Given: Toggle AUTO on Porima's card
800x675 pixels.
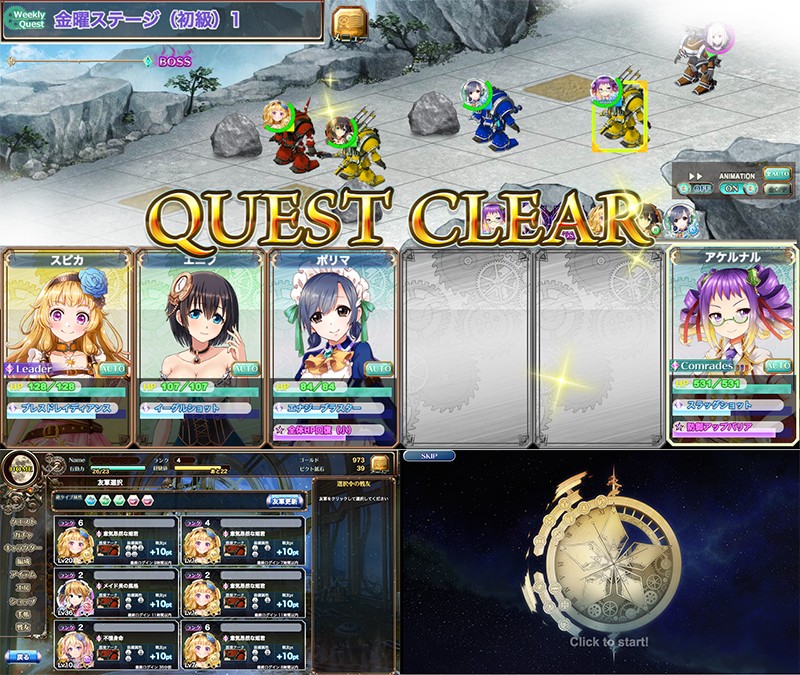Looking at the screenshot, I should click(x=379, y=368).
